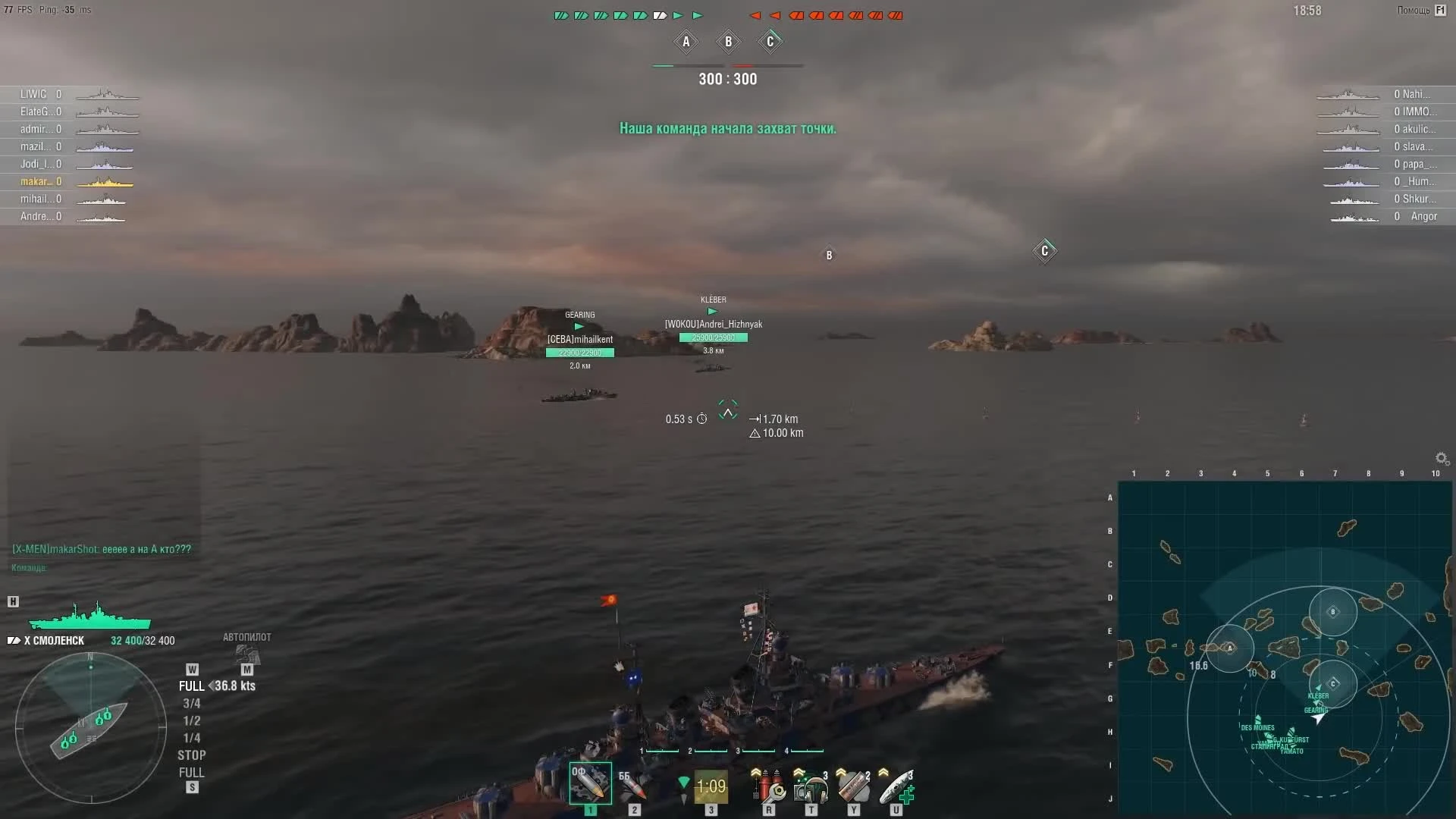The width and height of the screenshot is (1456, 819).
Task: Open minimap settings via the gear icon
Action: (x=1441, y=458)
